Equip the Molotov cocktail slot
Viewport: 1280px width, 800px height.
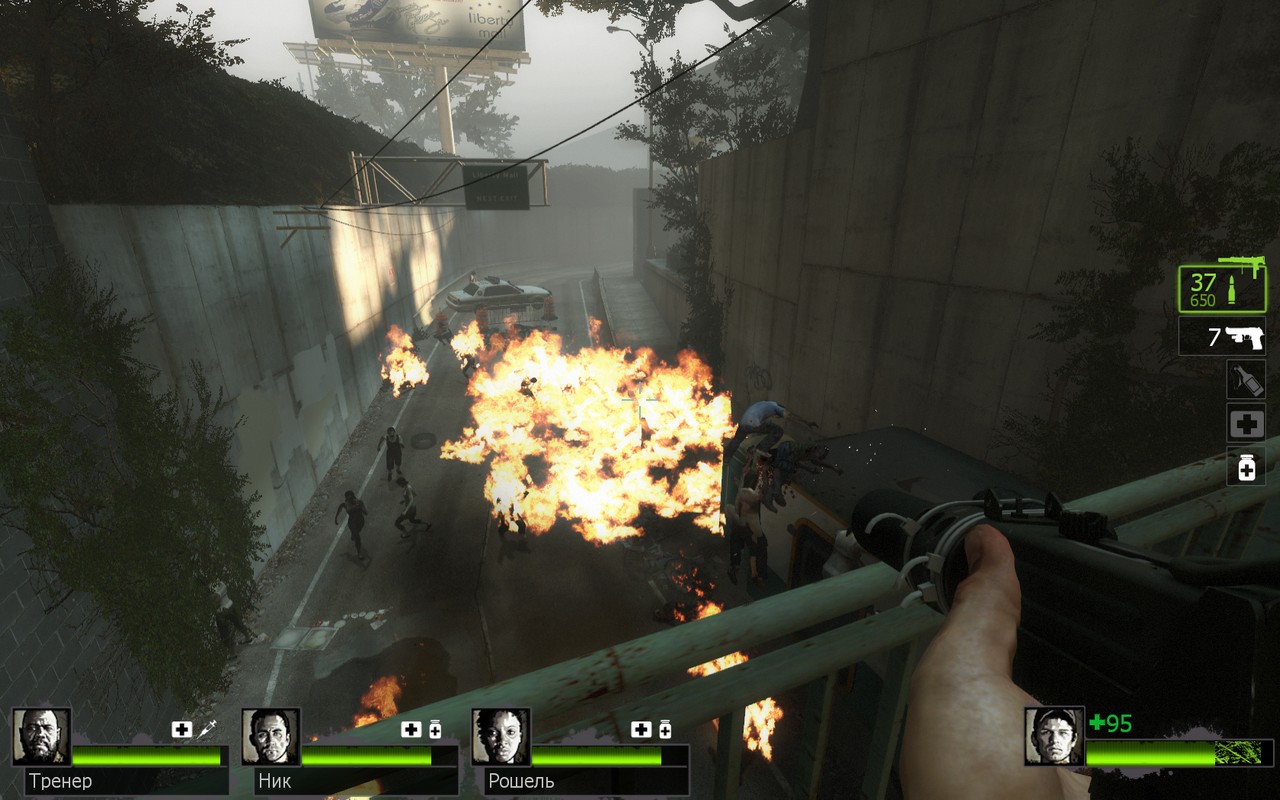(x=1246, y=380)
